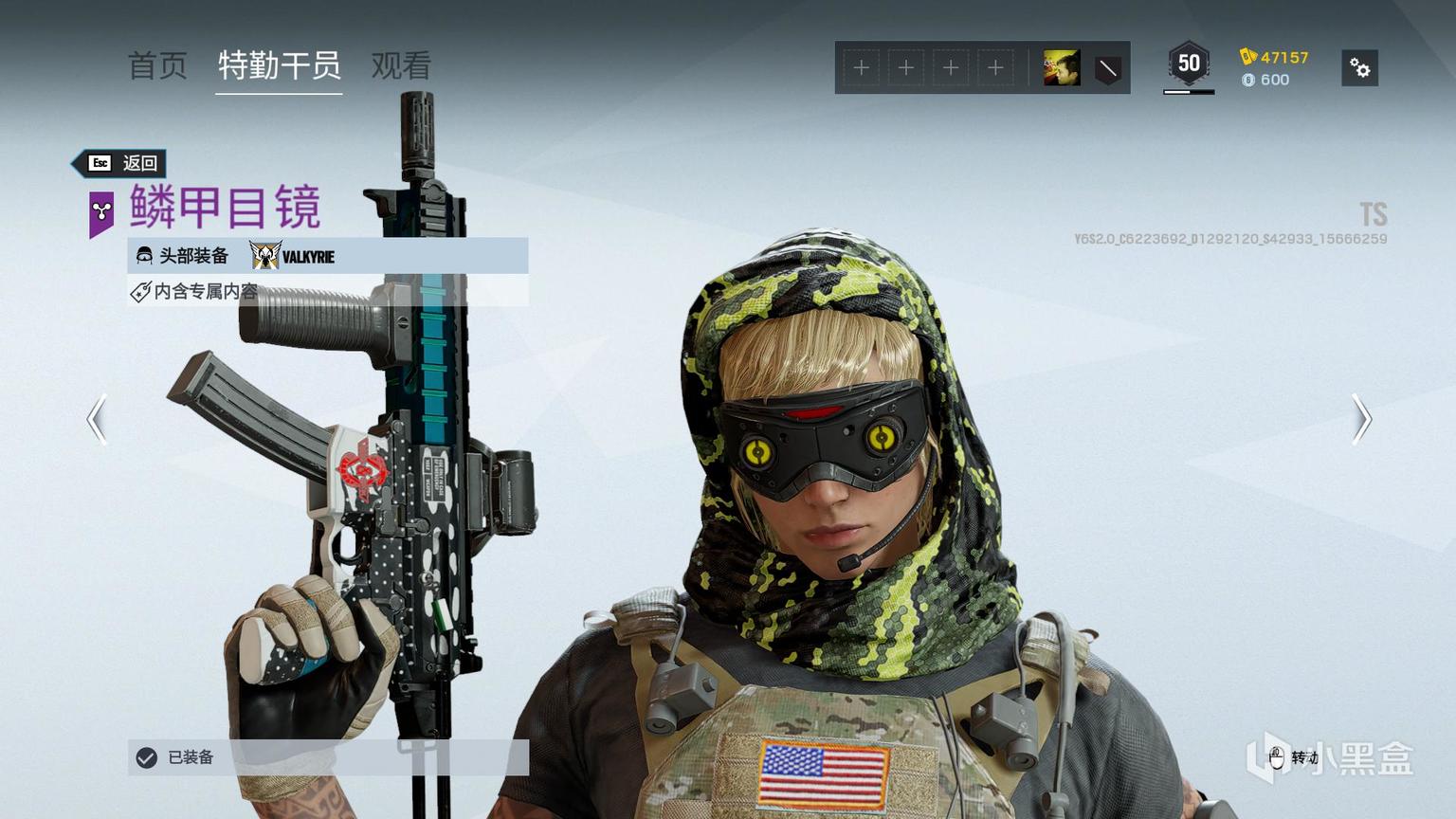Switch to the 特勤干员 operators tab
Image resolution: width=1456 pixels, height=819 pixels.
tap(279, 66)
